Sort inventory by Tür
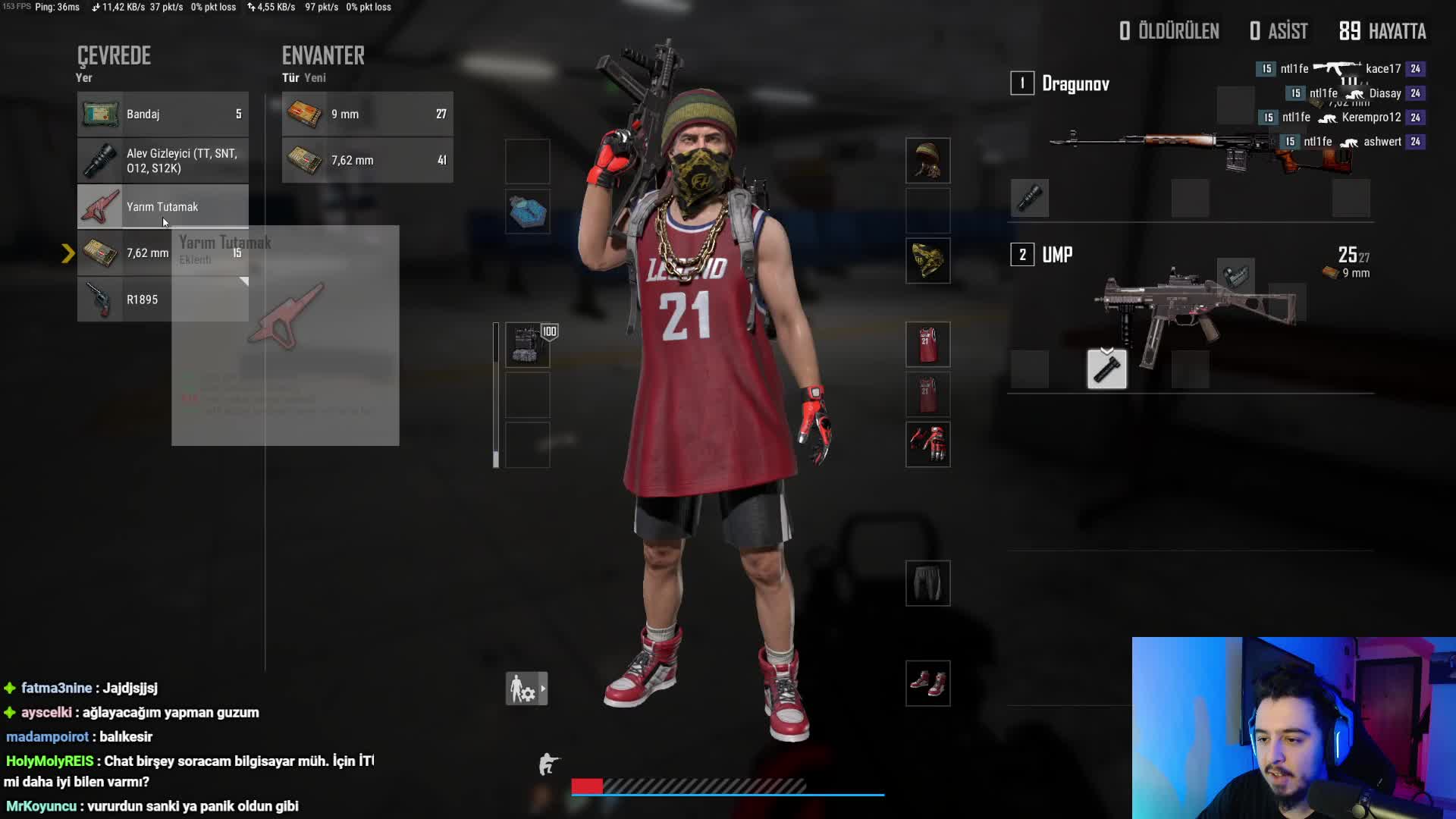 click(x=290, y=78)
